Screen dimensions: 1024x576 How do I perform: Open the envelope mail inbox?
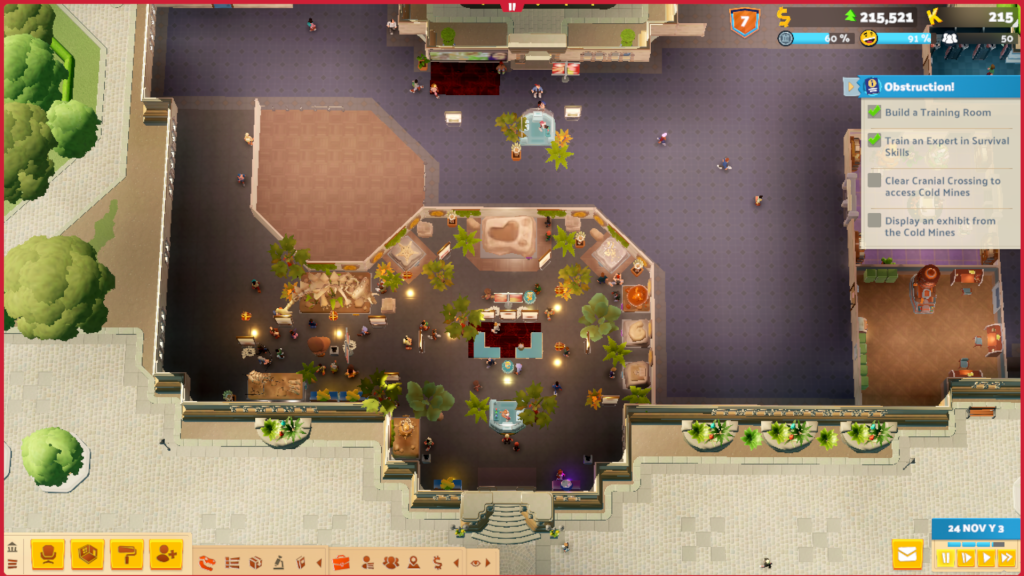pyautogui.click(x=908, y=554)
